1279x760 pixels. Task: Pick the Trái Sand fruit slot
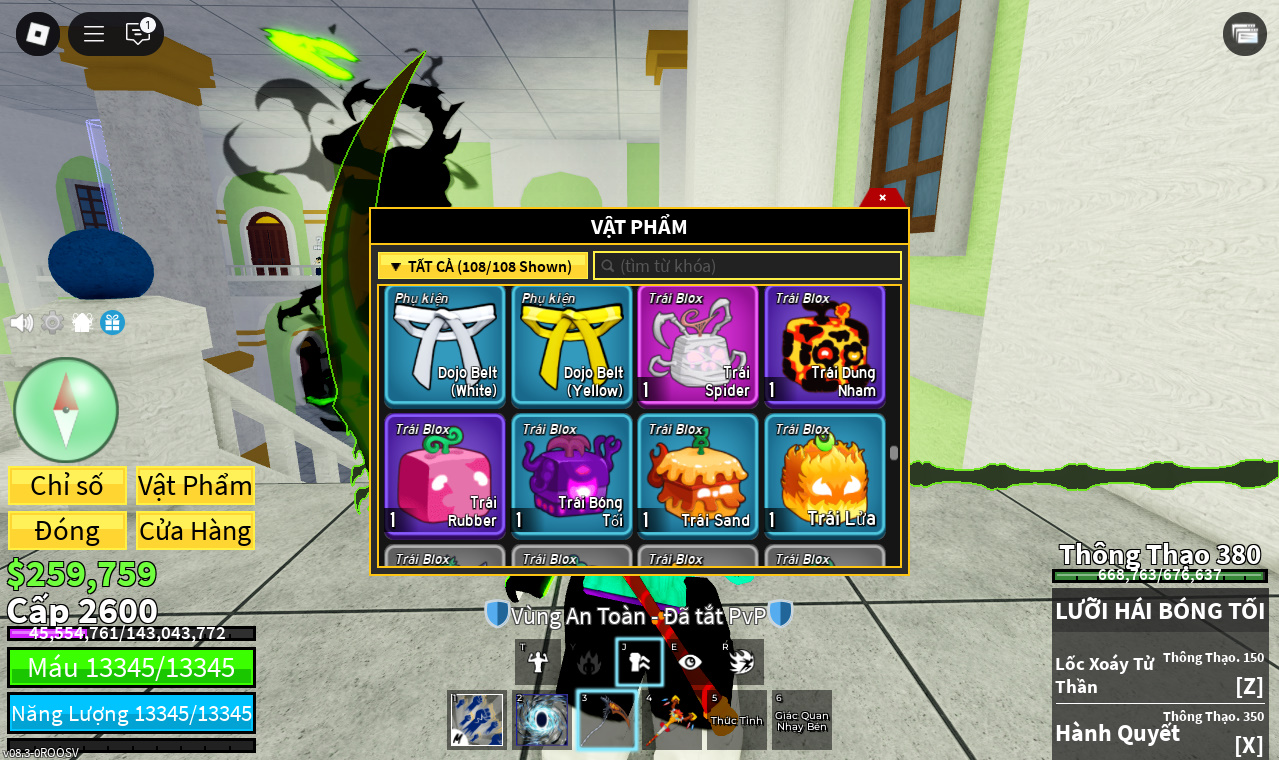tap(698, 475)
